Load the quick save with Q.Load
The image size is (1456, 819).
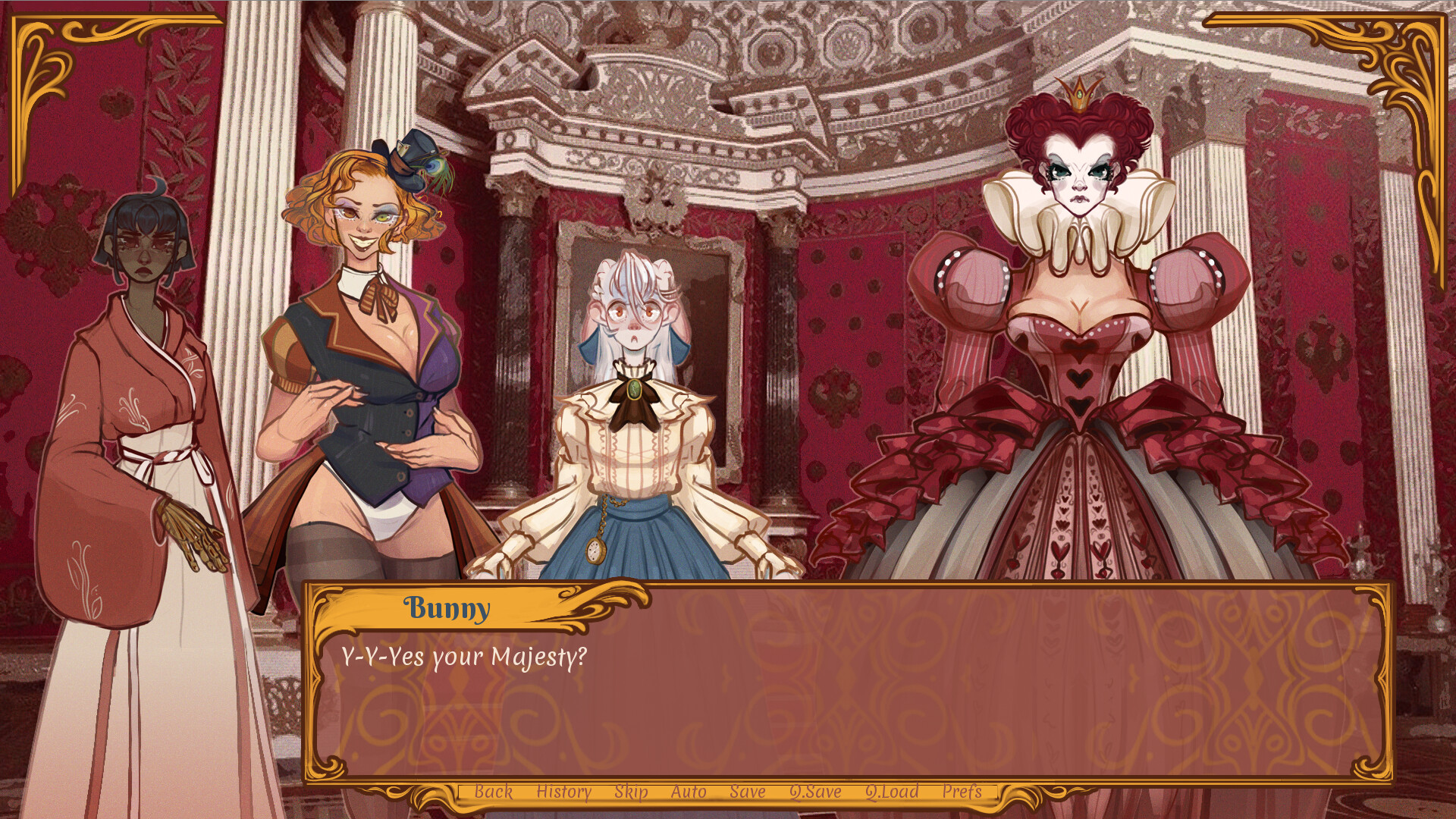pyautogui.click(x=892, y=792)
